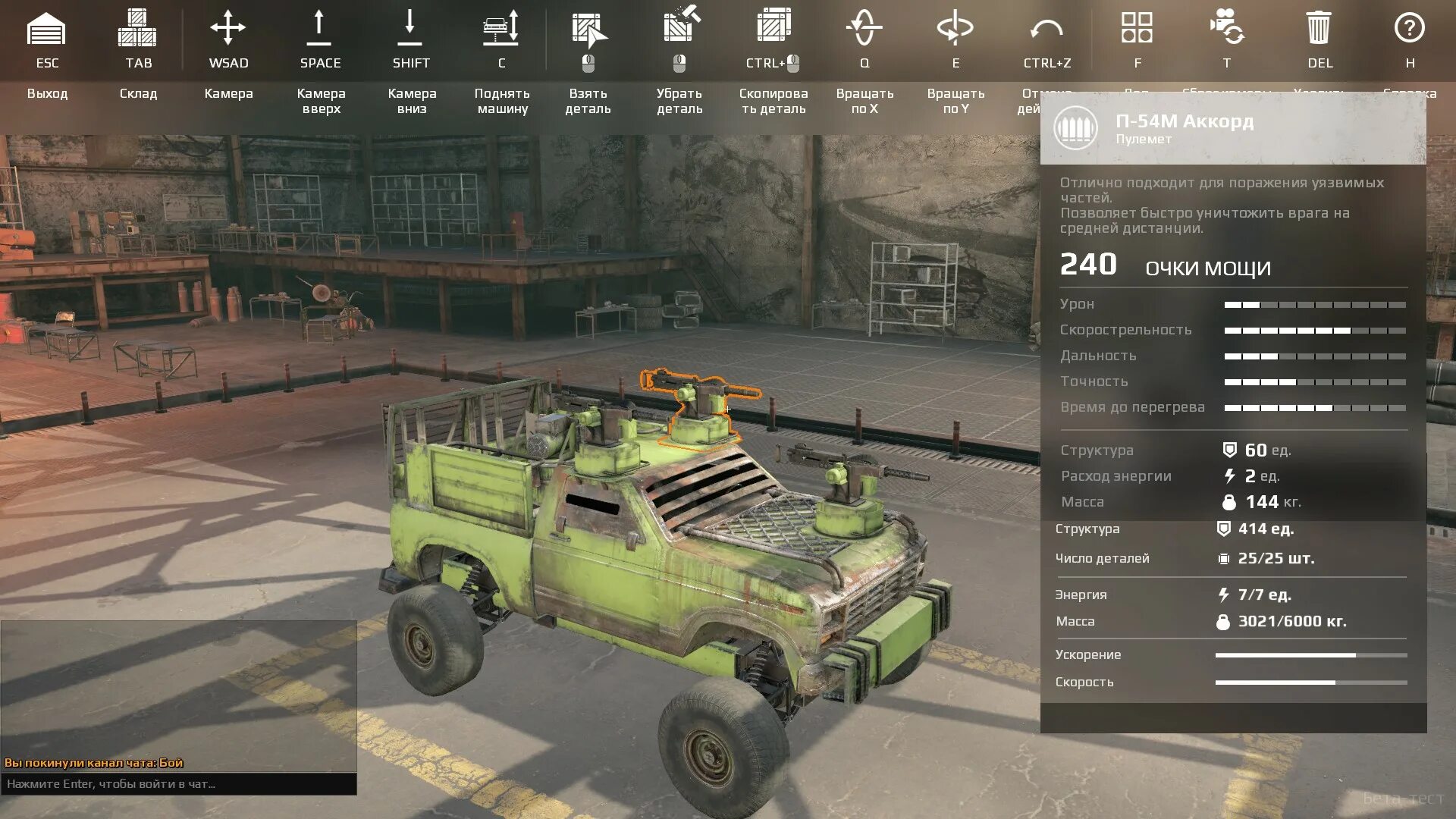Image resolution: width=1456 pixels, height=819 pixels.
Task: Choose the Камера вниз down-arrow icon
Action: click(x=410, y=29)
